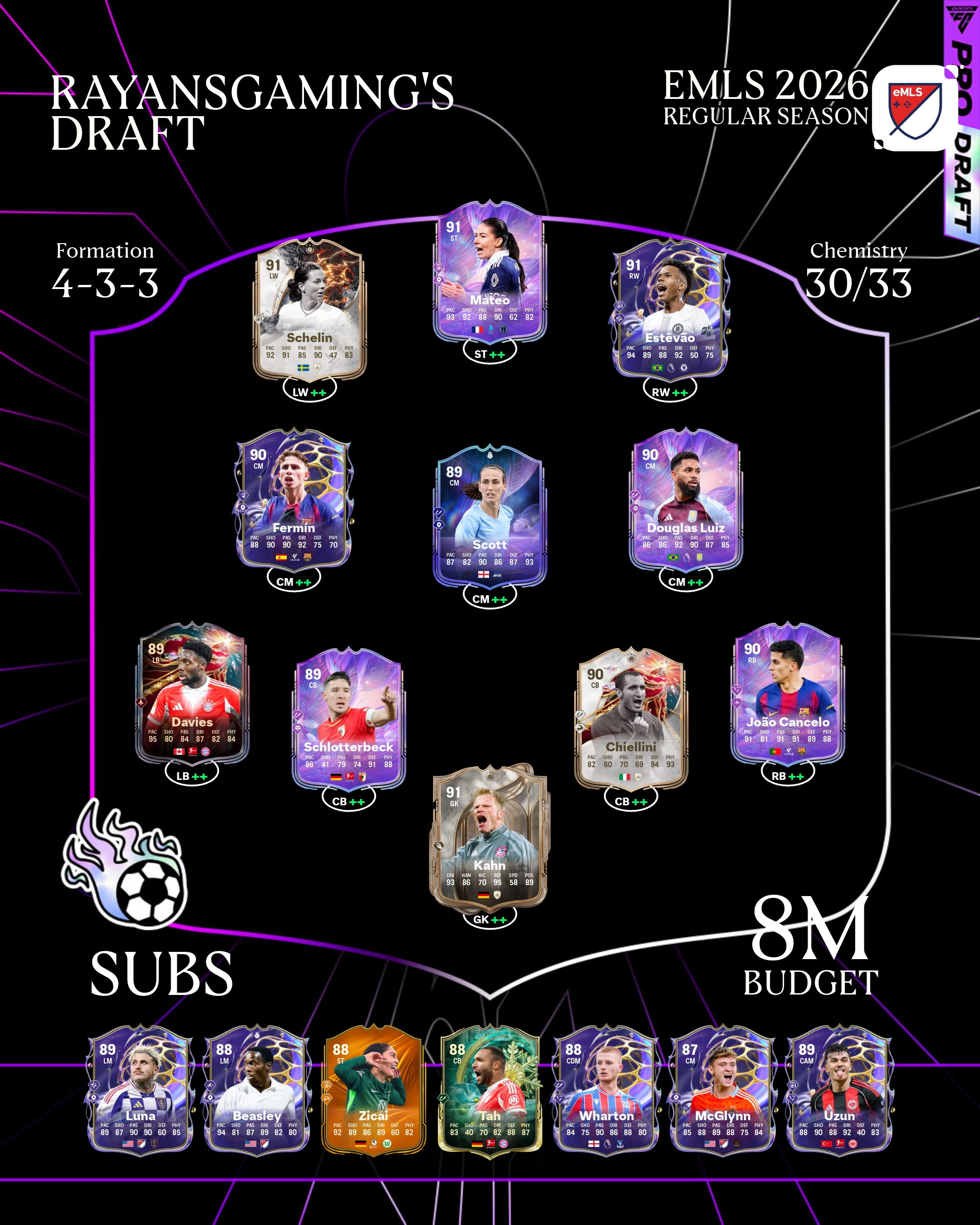Pick the Schlotterbeck CB card
The height and width of the screenshot is (1225, 980).
348,719
